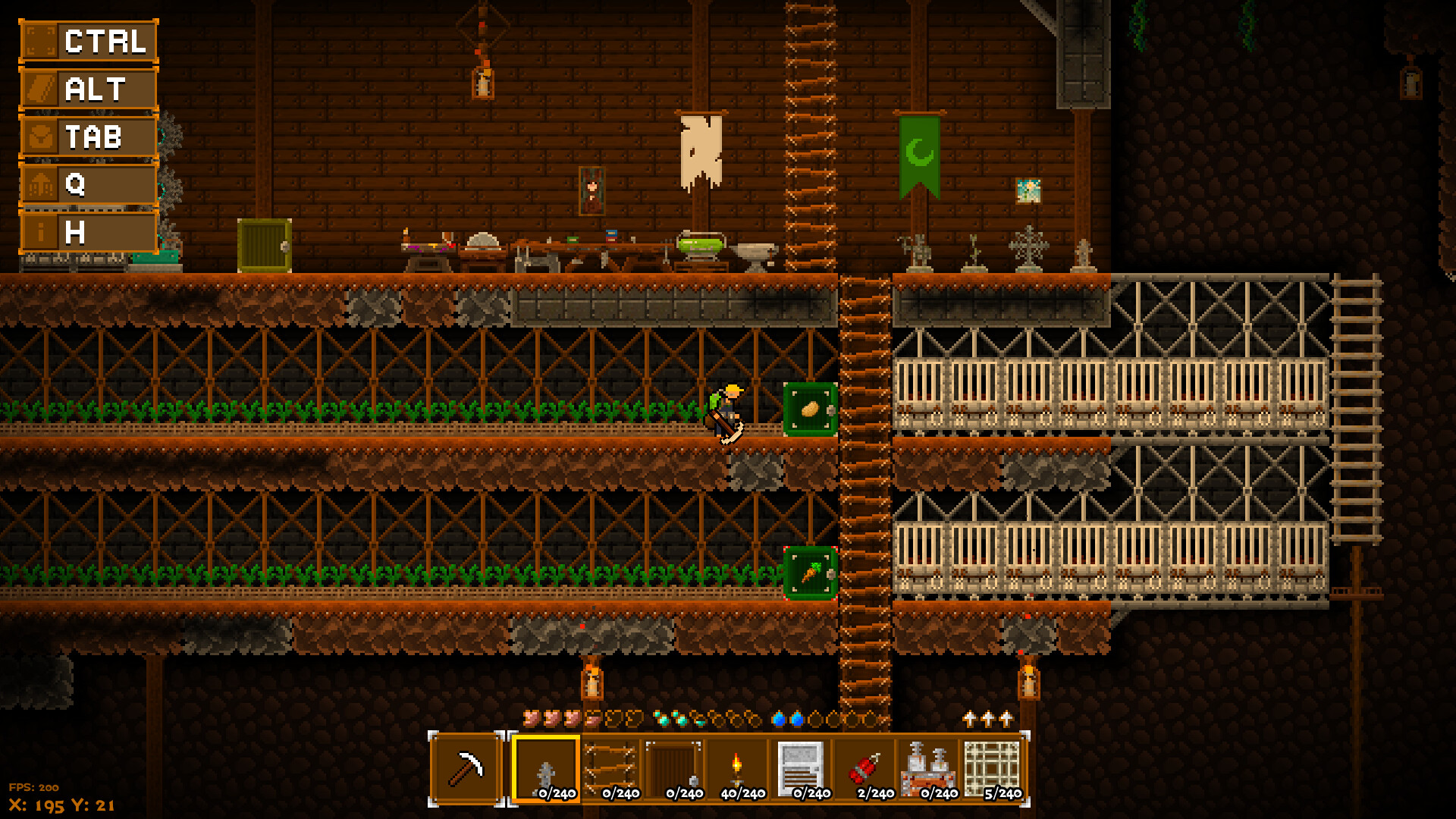
Task: Select the brewing station hotbar slot
Action: 929,766
